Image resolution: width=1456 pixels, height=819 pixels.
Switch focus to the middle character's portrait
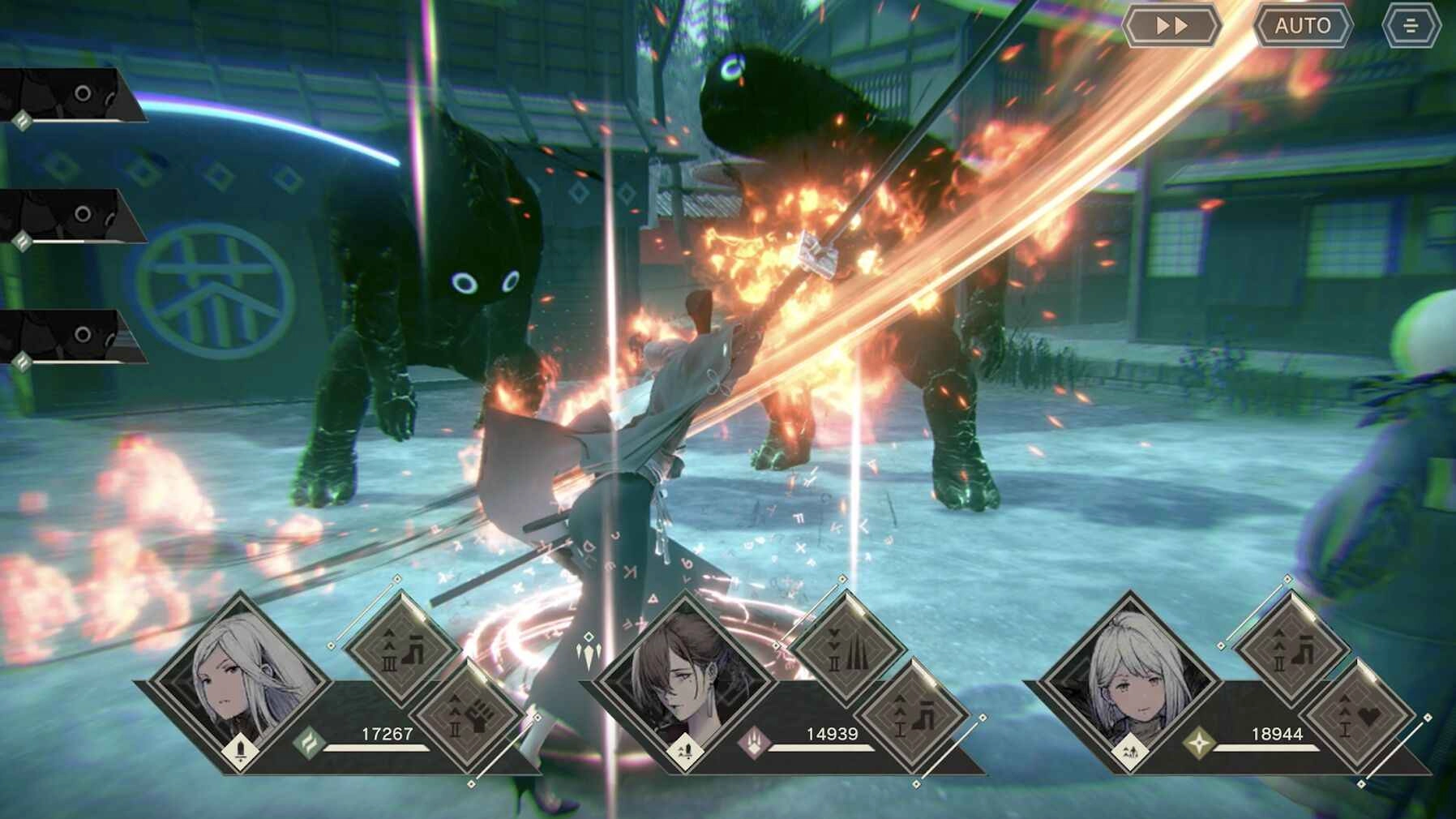[x=687, y=677]
